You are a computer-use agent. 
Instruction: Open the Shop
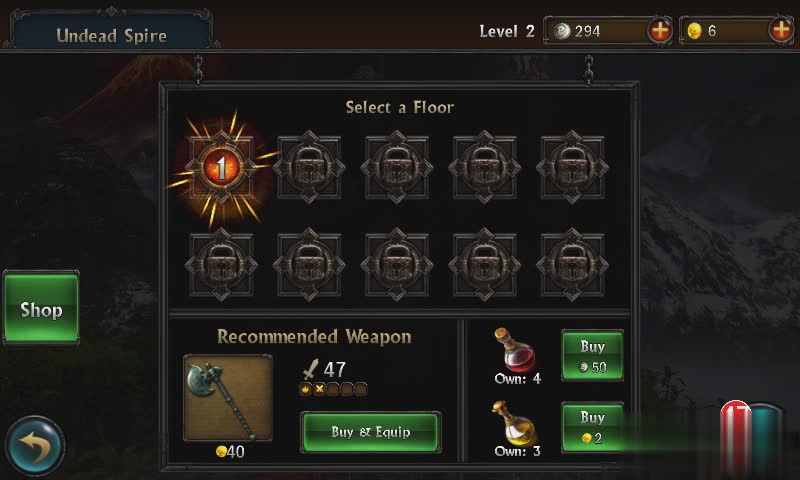point(41,309)
